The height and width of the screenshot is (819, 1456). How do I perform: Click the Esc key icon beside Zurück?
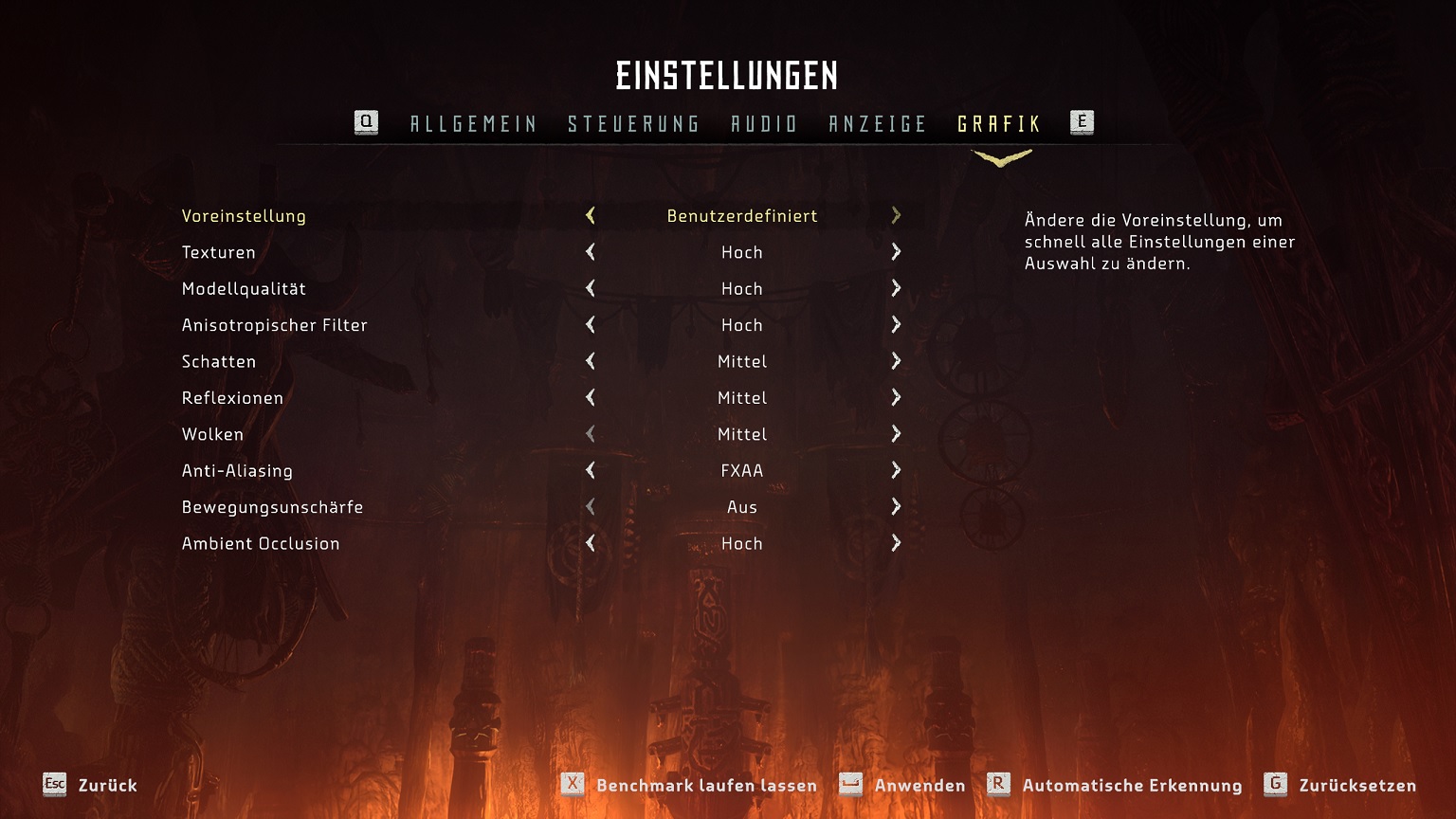click(53, 785)
